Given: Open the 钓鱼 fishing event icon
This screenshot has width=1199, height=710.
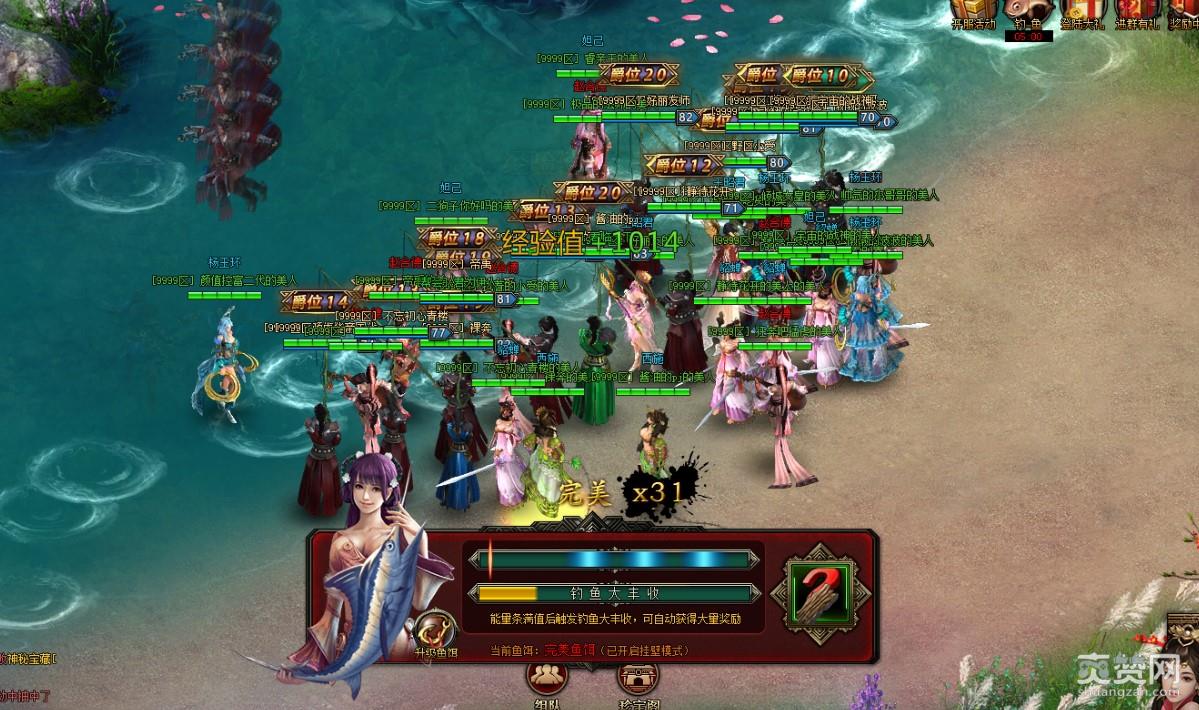Looking at the screenshot, I should 1027,14.
